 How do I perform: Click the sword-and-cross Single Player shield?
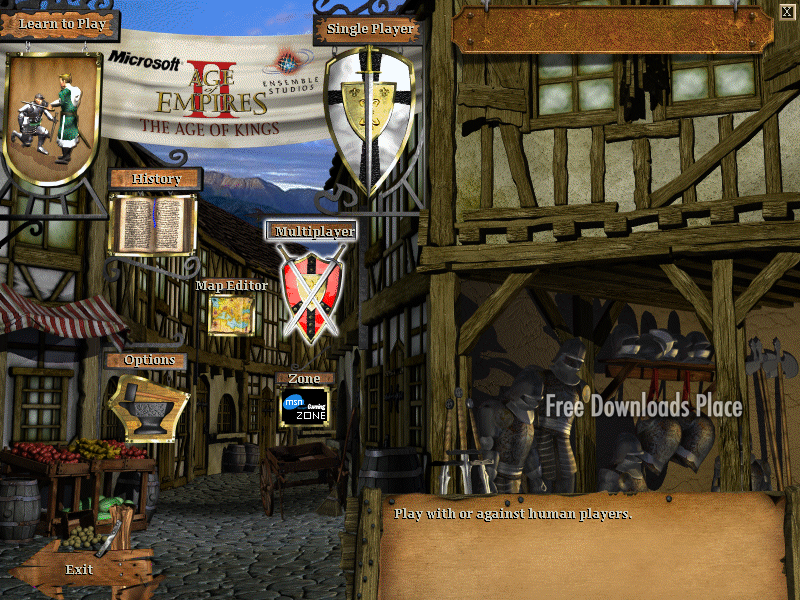(x=369, y=115)
